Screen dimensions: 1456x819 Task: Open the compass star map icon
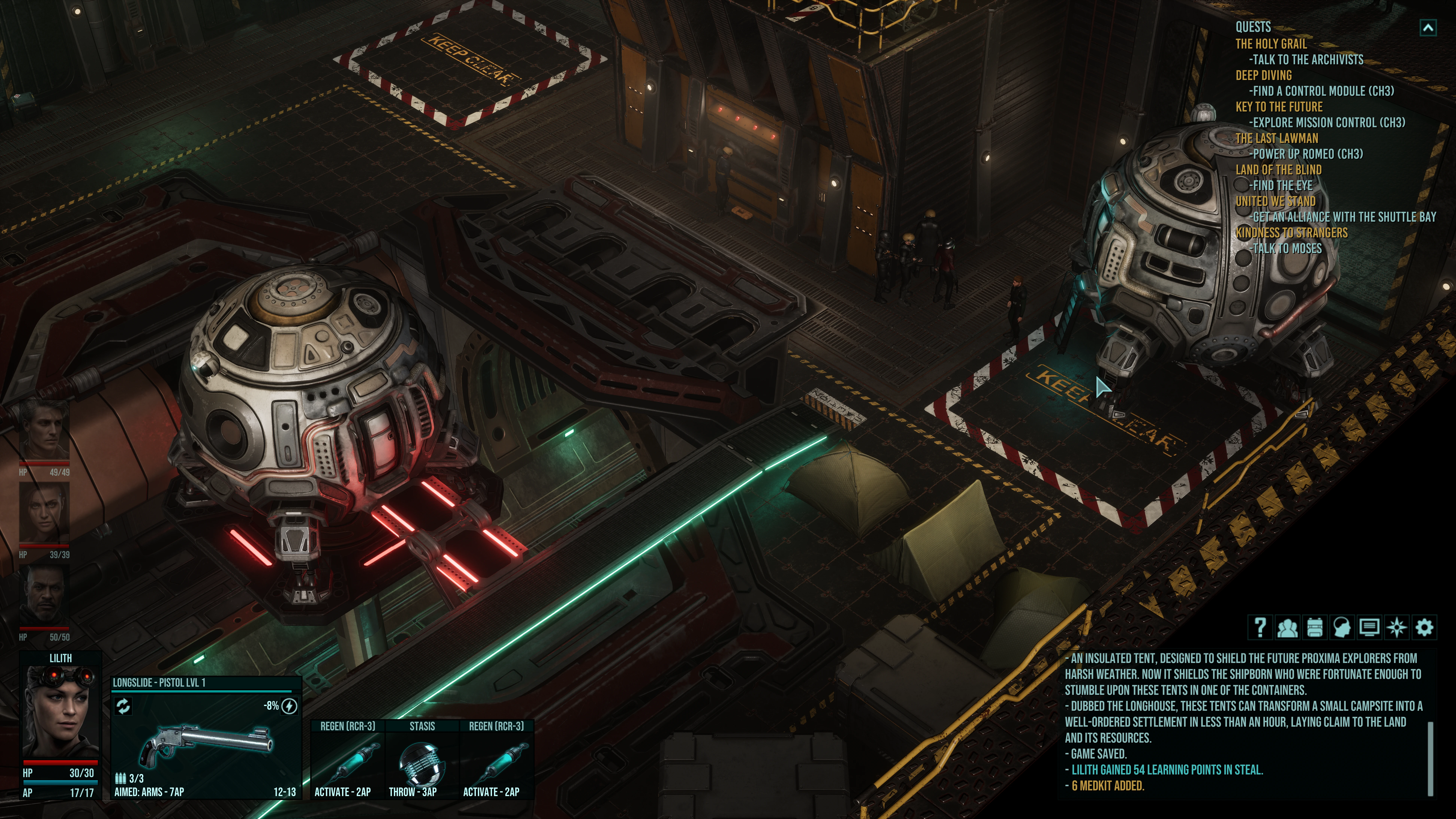[x=1397, y=627]
